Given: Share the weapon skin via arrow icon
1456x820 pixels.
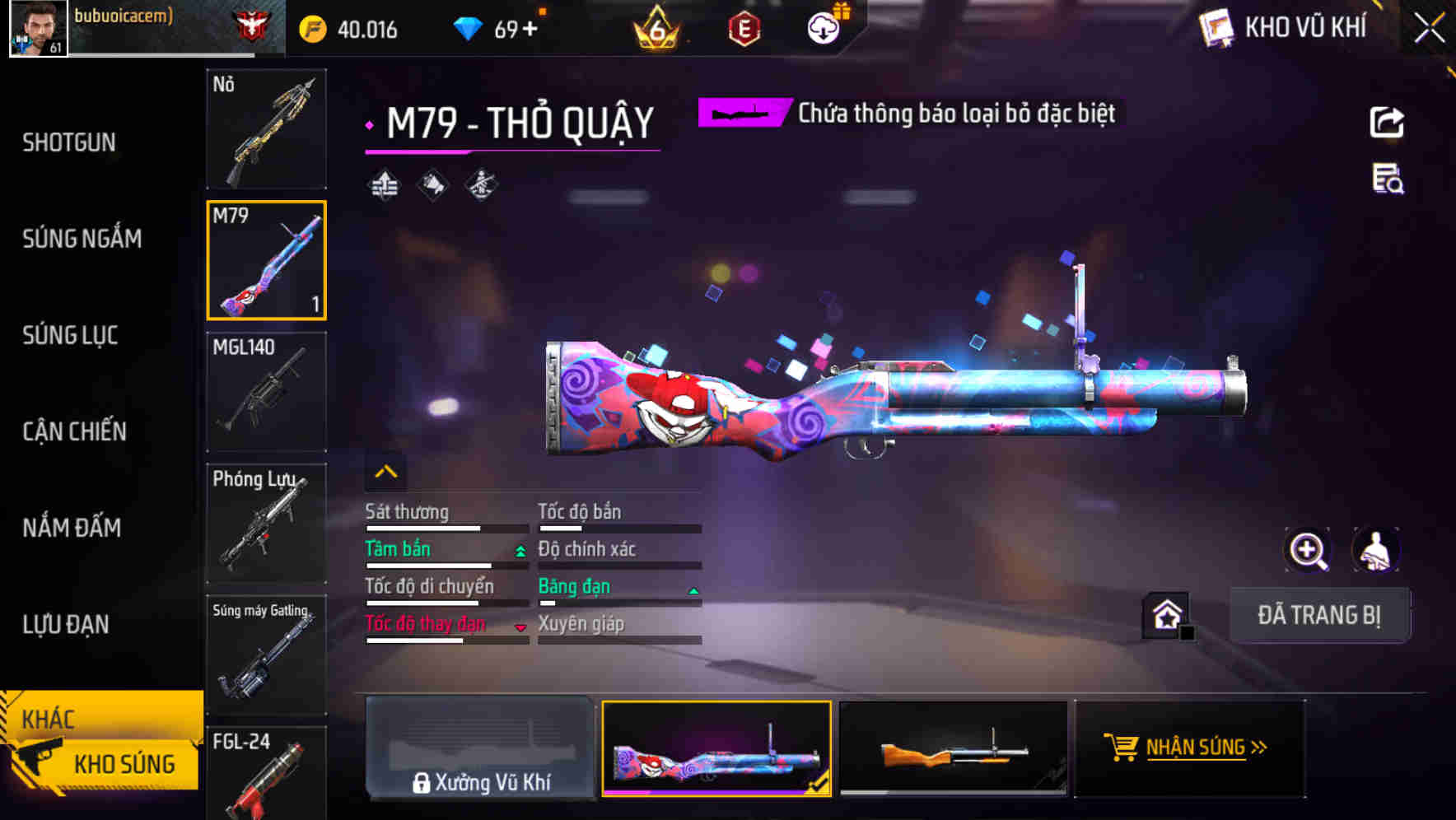Looking at the screenshot, I should [1387, 123].
